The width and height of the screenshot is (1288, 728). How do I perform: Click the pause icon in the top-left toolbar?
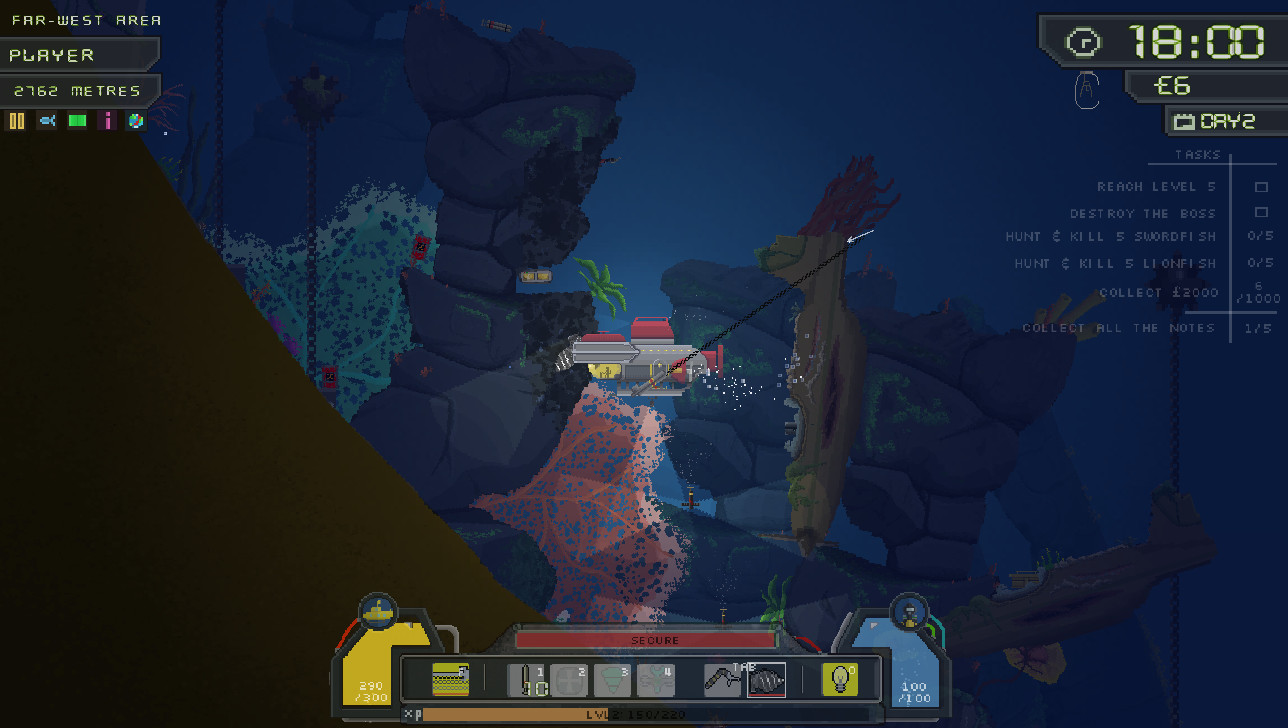tap(17, 120)
